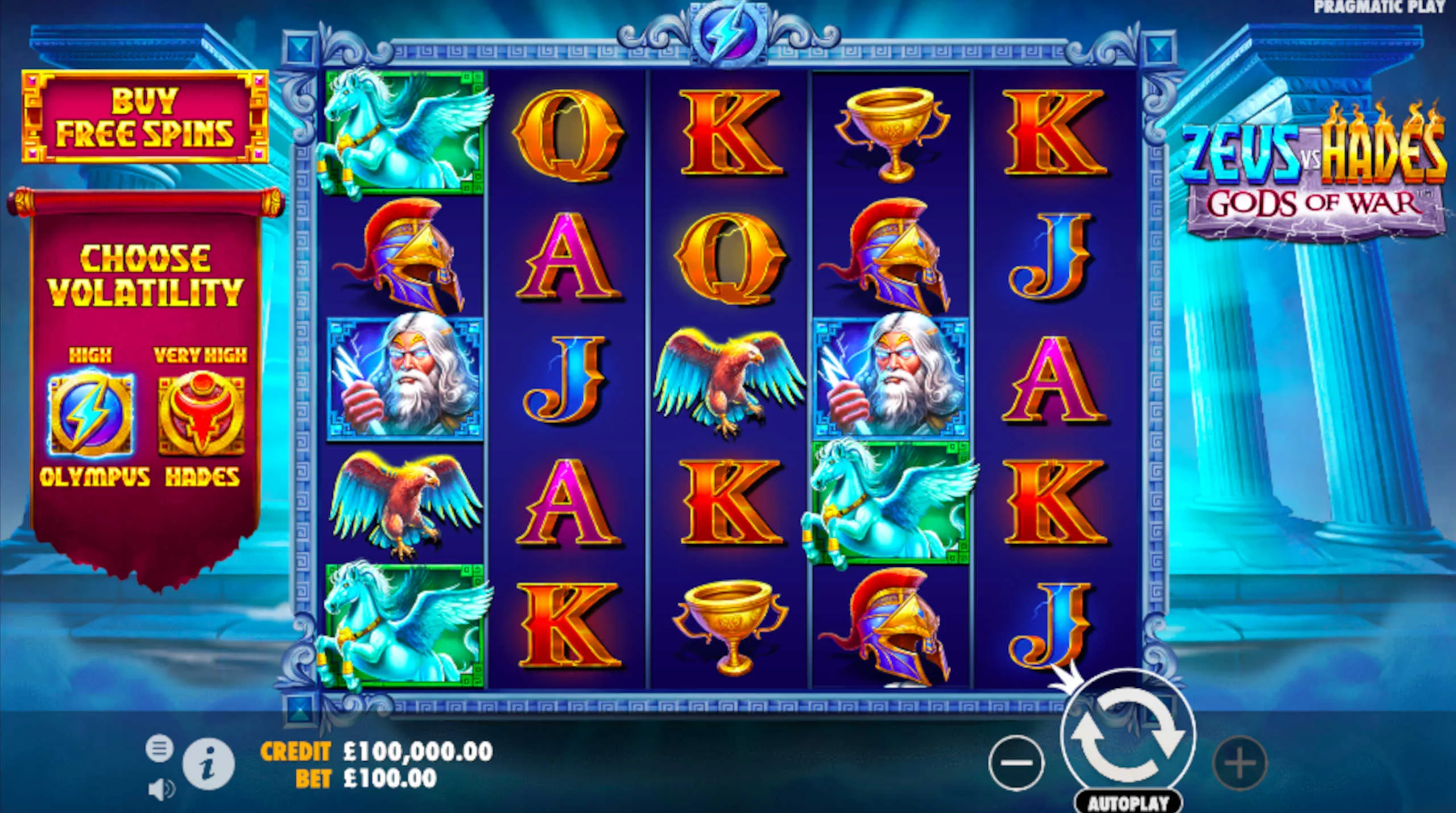Open the Buy Free Spins offer
The height and width of the screenshot is (813, 1456).
(x=145, y=117)
